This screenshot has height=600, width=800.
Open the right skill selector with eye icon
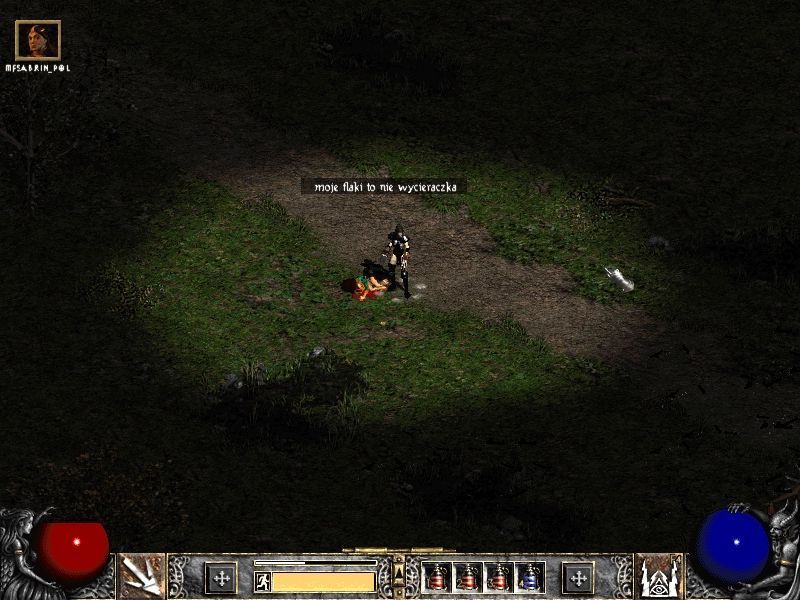[x=659, y=575]
